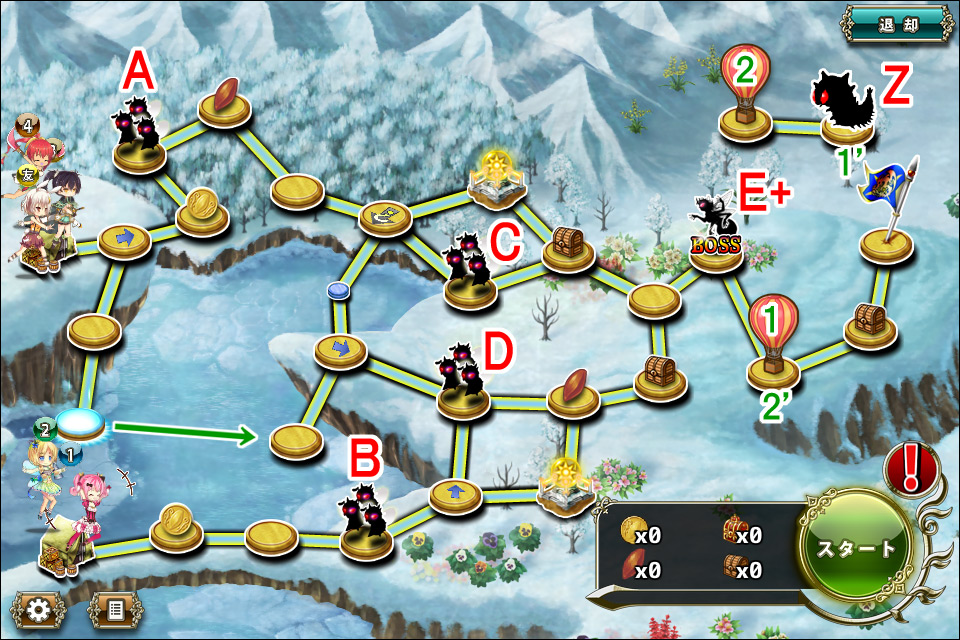Open the gear settings menu
960x640 pixels.
tap(39, 609)
